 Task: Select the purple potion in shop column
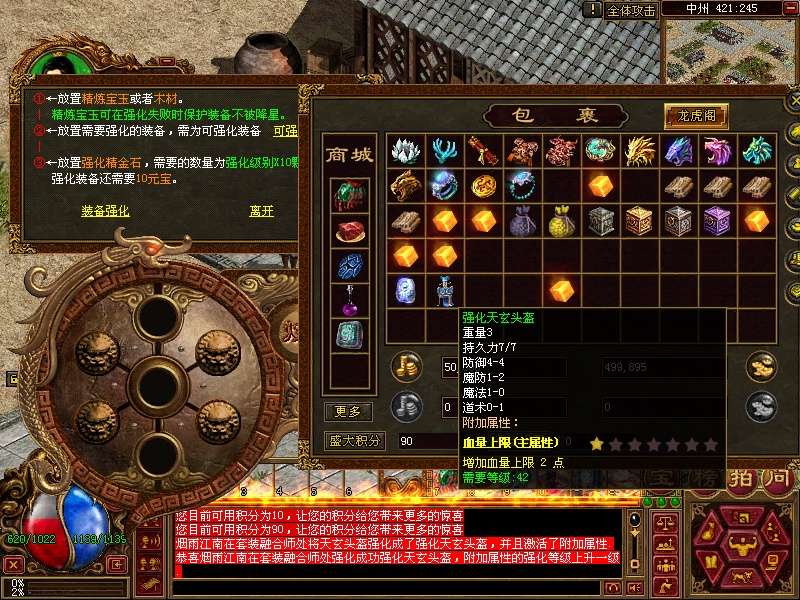[348, 298]
